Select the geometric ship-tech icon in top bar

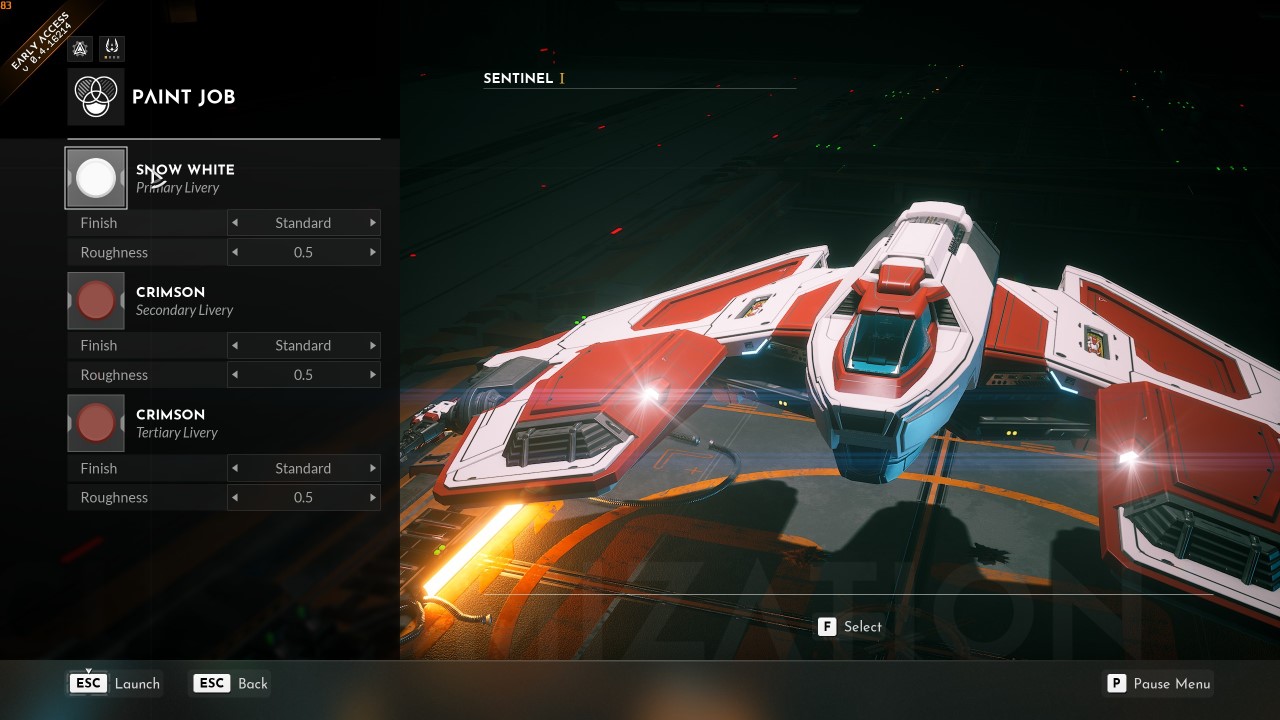click(x=79, y=47)
